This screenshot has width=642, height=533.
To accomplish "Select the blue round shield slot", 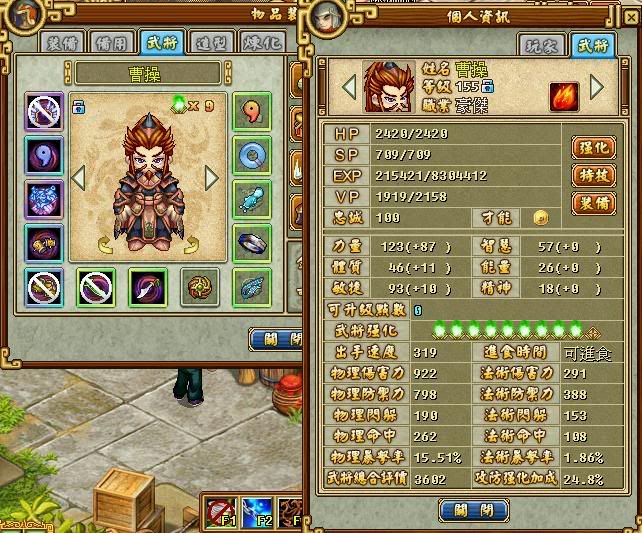I will (252, 154).
